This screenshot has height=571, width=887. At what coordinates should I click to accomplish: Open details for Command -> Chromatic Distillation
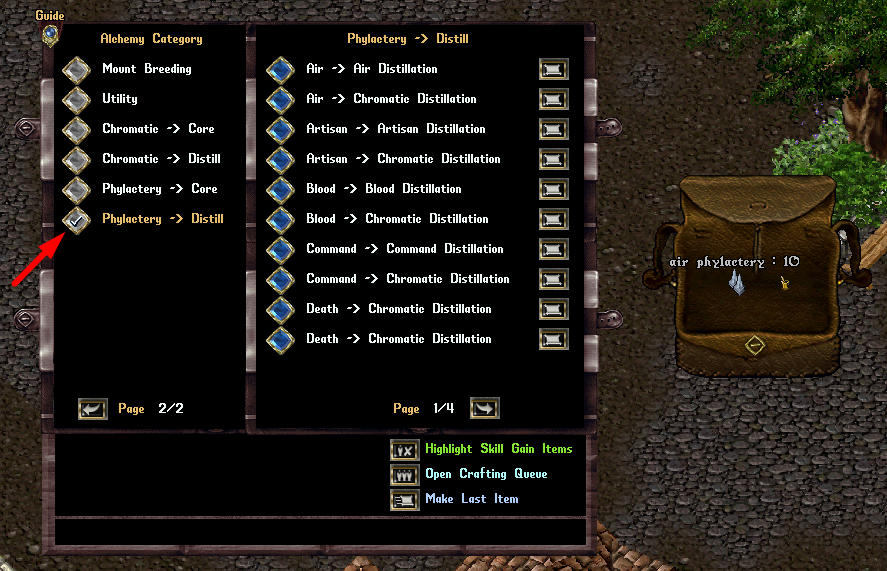click(553, 279)
